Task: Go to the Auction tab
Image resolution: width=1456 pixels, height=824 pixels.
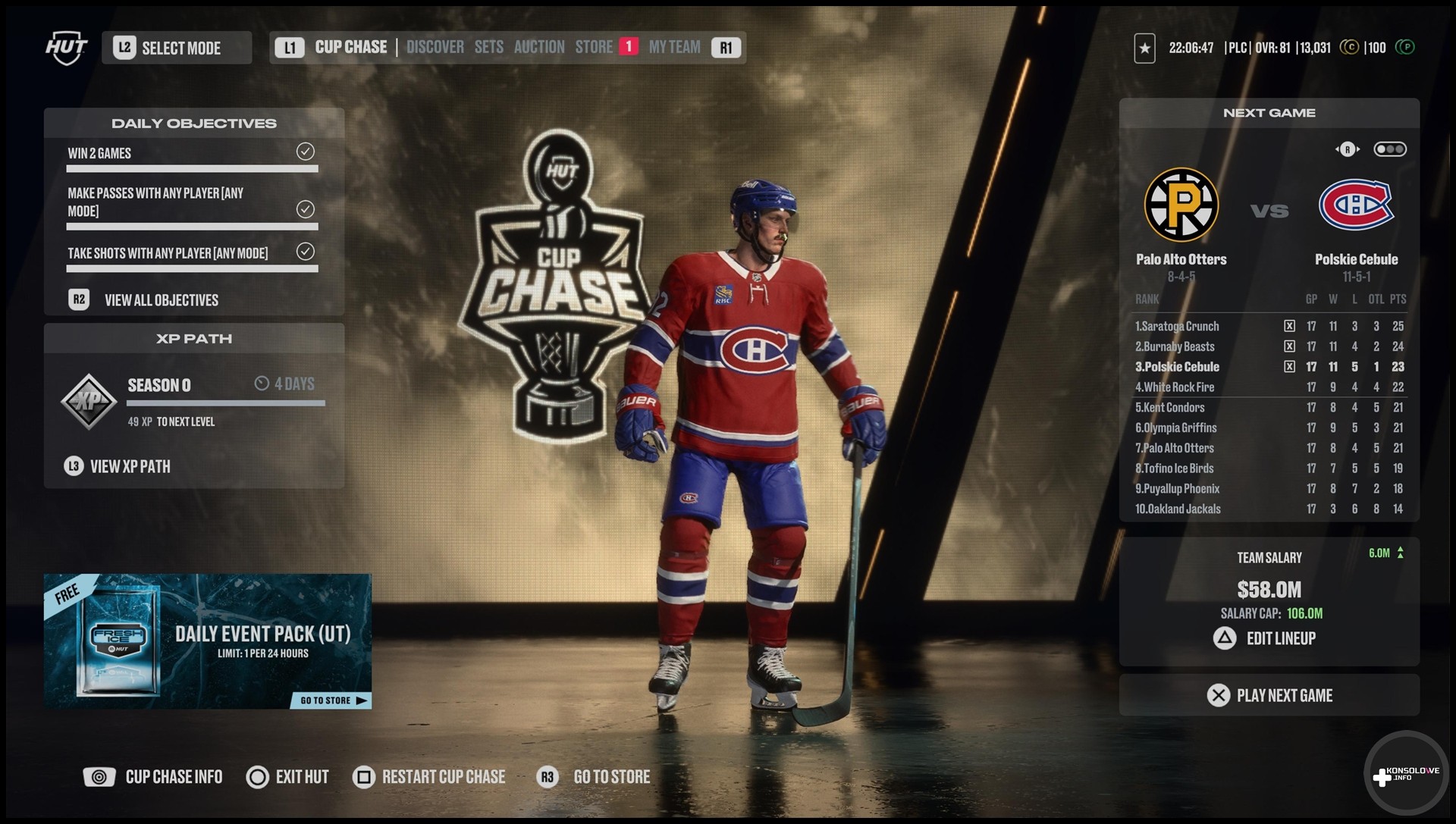Action: click(x=539, y=47)
